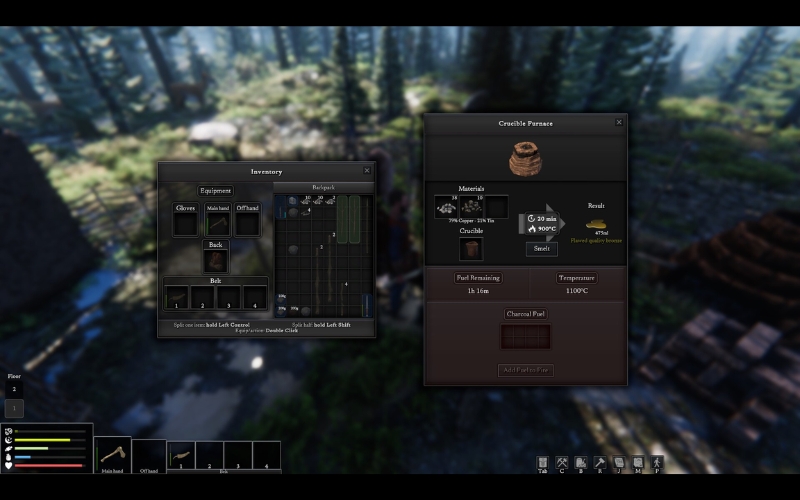
Task: Click the empty Gloves equipment slot
Action: click(x=185, y=223)
